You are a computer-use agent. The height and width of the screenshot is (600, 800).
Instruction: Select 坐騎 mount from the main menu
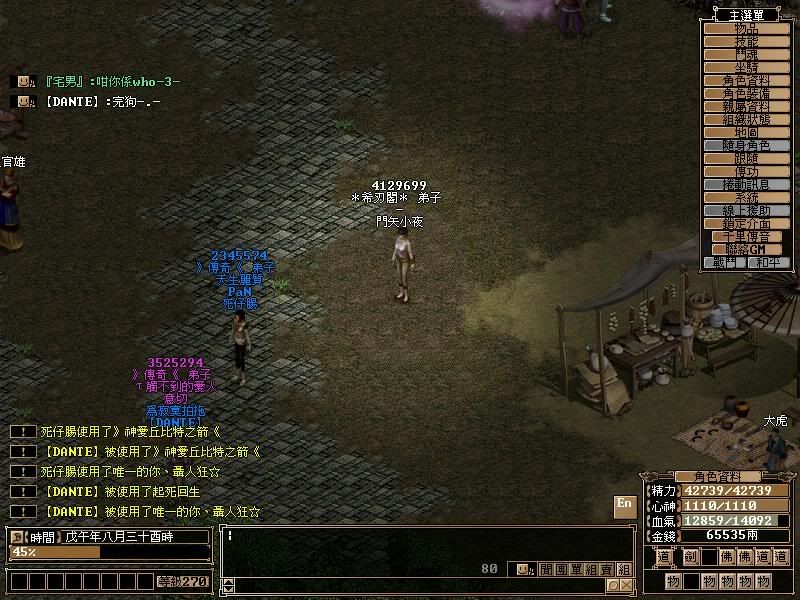pyautogui.click(x=746, y=67)
